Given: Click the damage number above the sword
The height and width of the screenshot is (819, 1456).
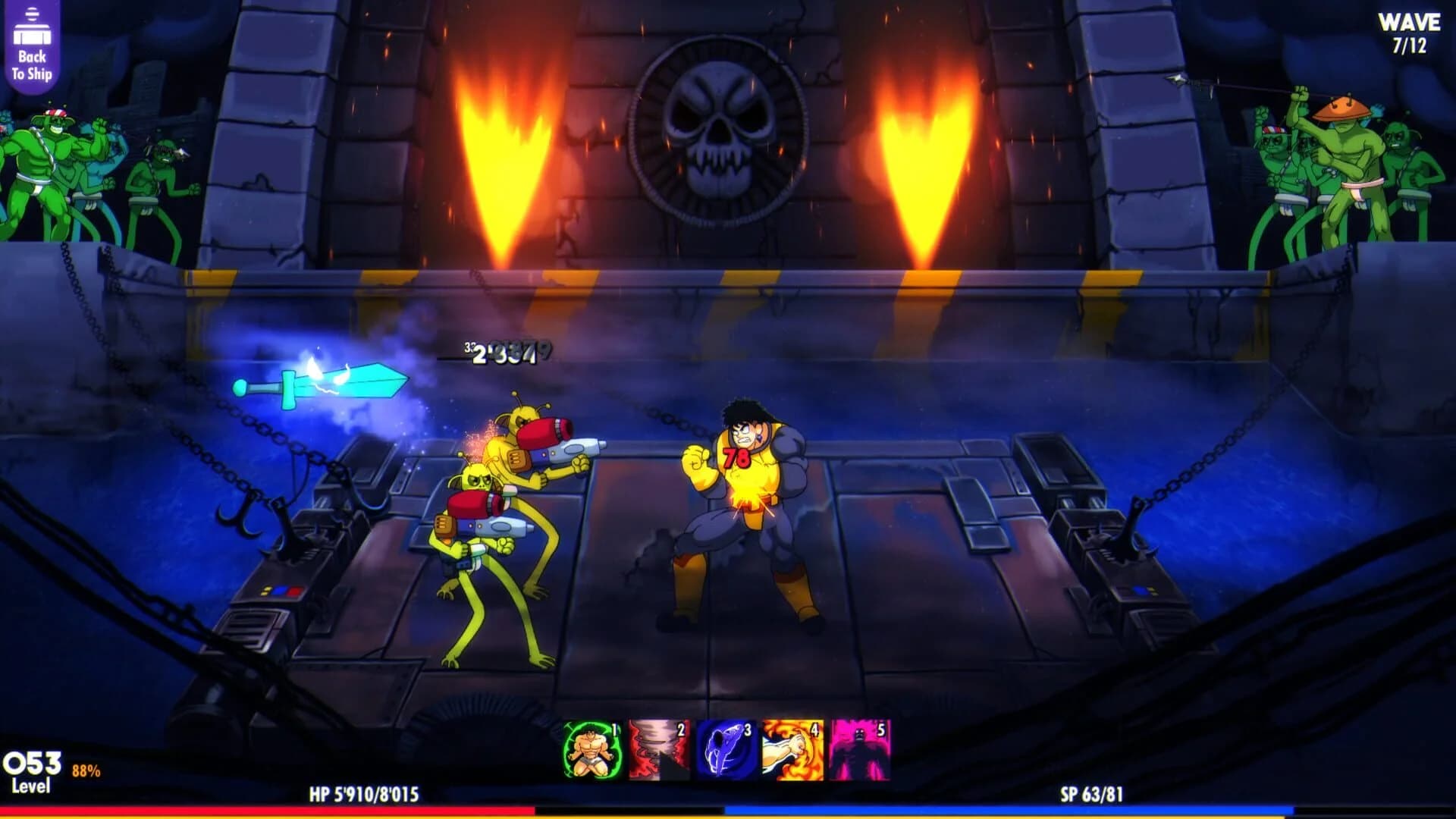Looking at the screenshot, I should tap(500, 353).
